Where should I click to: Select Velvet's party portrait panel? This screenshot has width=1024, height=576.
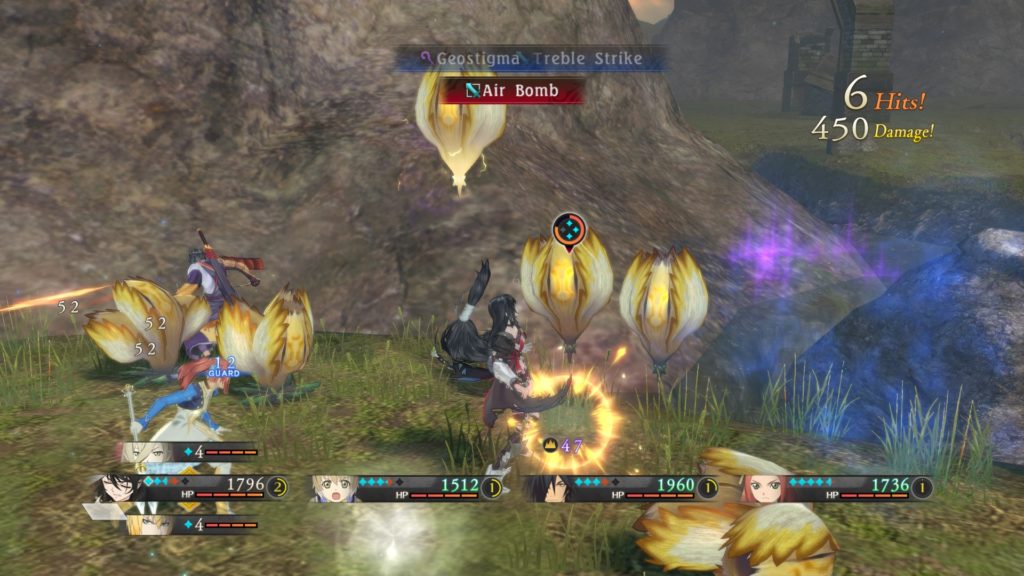pyautogui.click(x=118, y=487)
